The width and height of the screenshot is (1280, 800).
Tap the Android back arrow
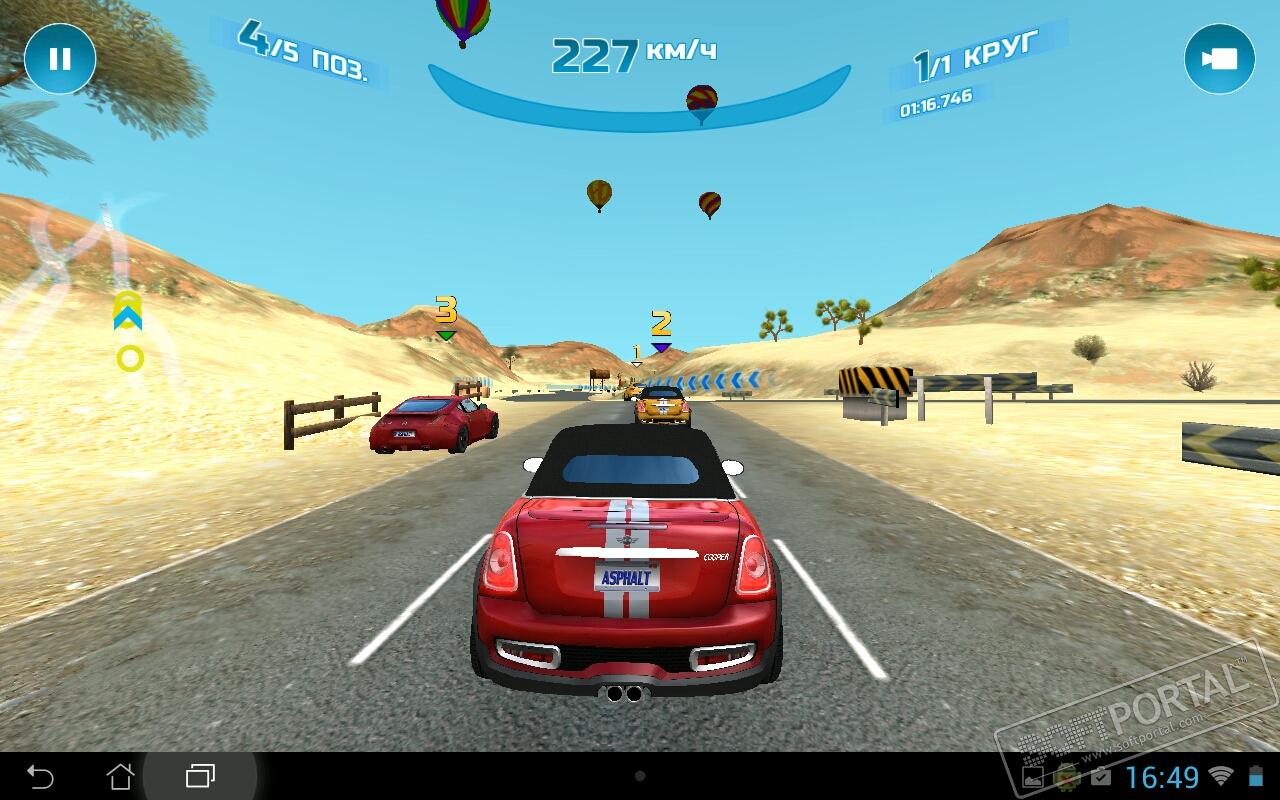click(40, 776)
